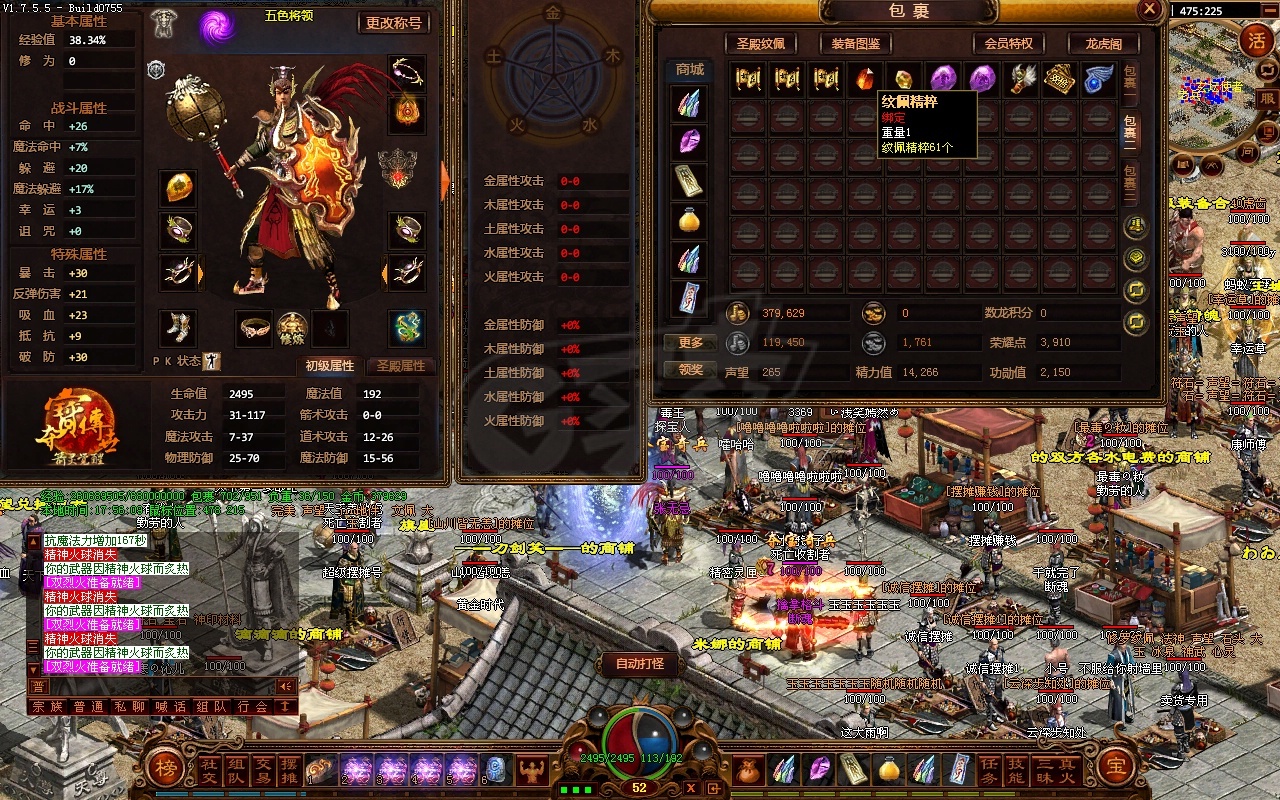Claim rewards with the 领奖 button
1280x800 pixels.
coord(691,370)
